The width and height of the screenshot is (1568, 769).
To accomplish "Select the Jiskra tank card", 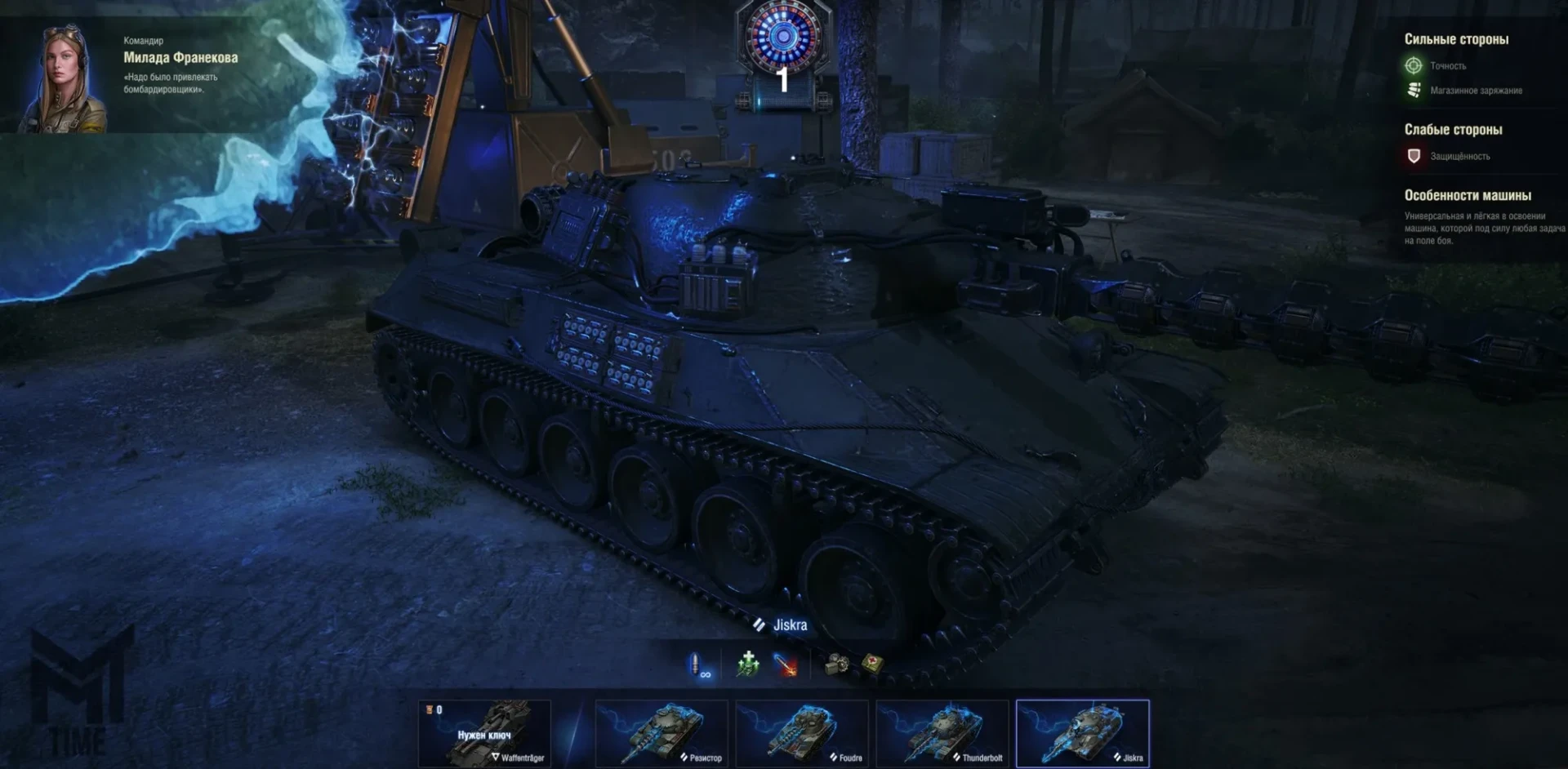I will click(x=1083, y=733).
